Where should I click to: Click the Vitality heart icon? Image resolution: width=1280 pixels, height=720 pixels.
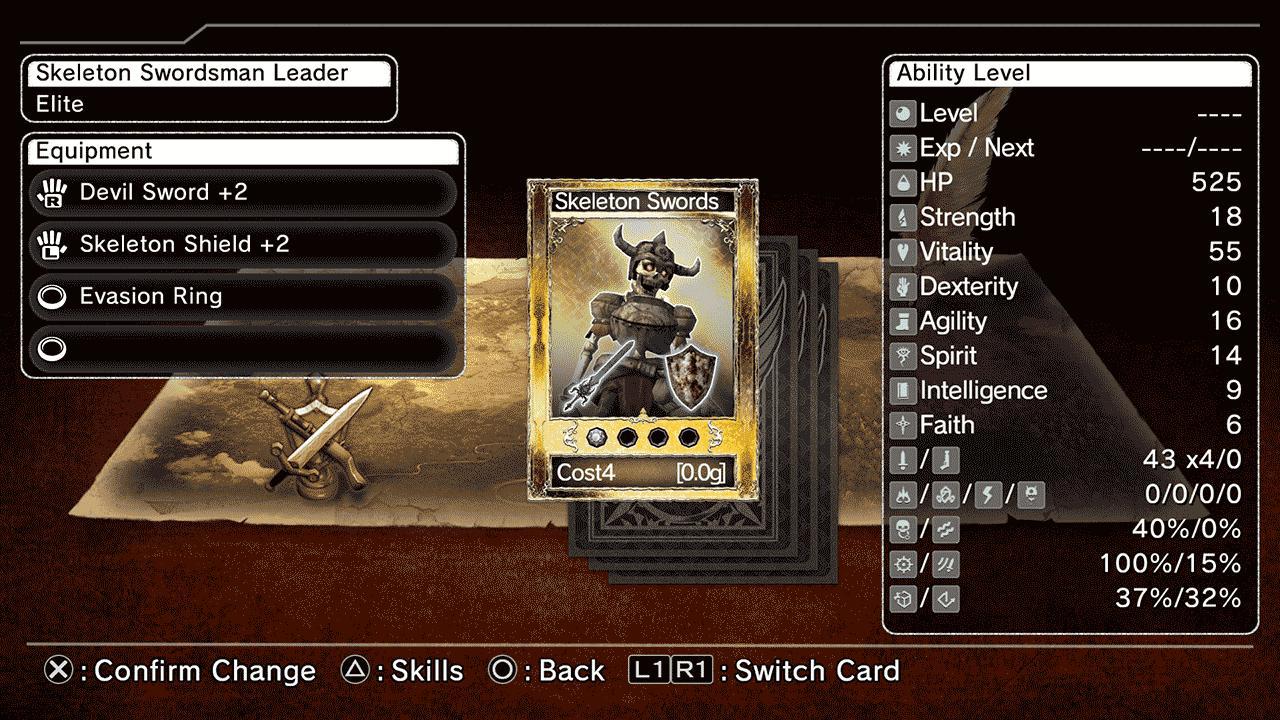click(x=903, y=252)
